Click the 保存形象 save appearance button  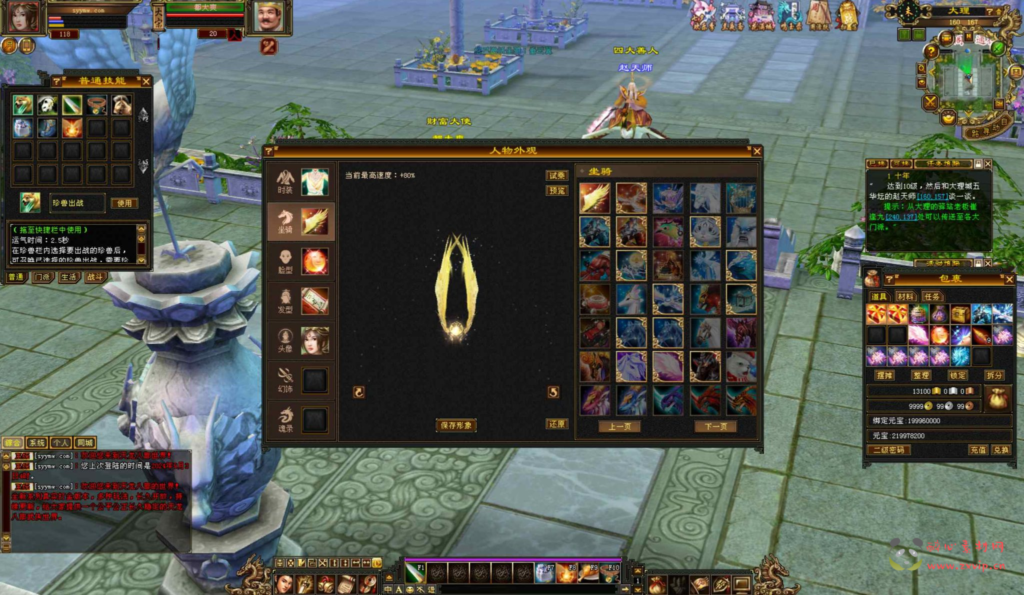456,425
